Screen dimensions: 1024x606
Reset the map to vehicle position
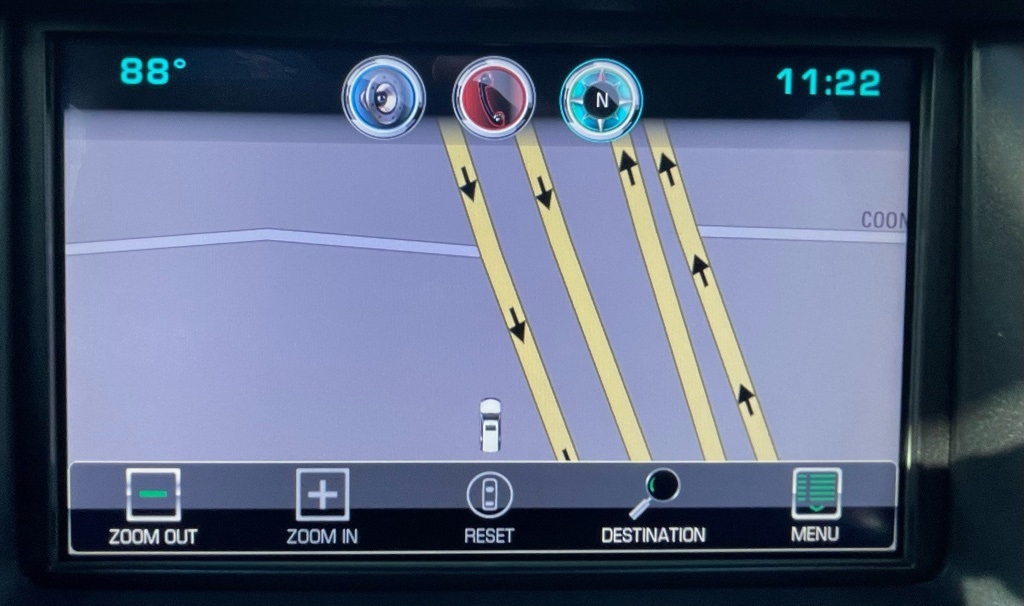(x=489, y=506)
